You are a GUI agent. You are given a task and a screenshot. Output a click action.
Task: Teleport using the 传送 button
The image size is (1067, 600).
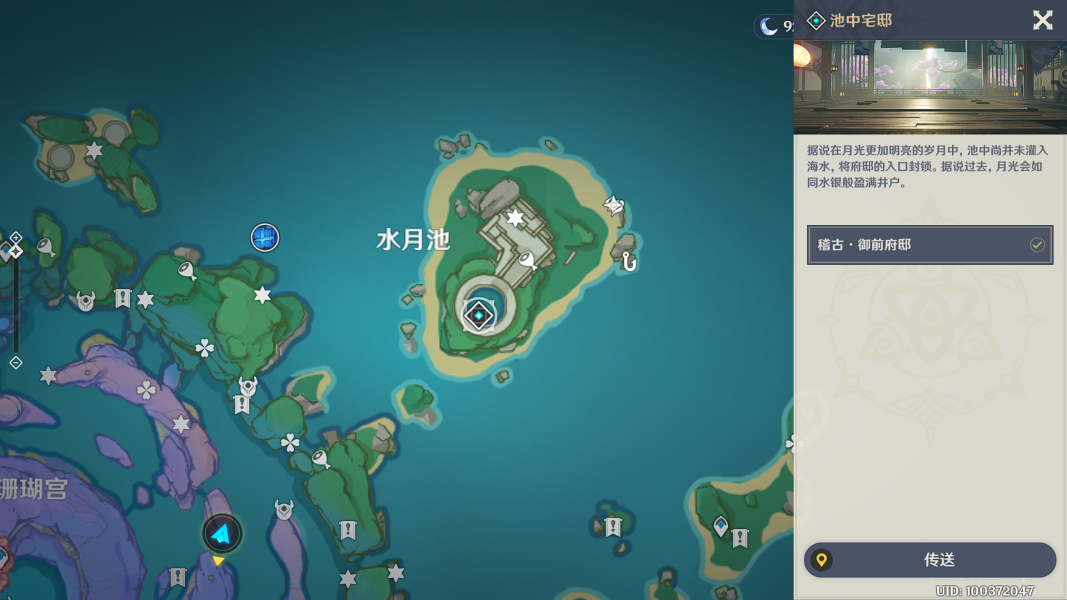click(x=930, y=560)
